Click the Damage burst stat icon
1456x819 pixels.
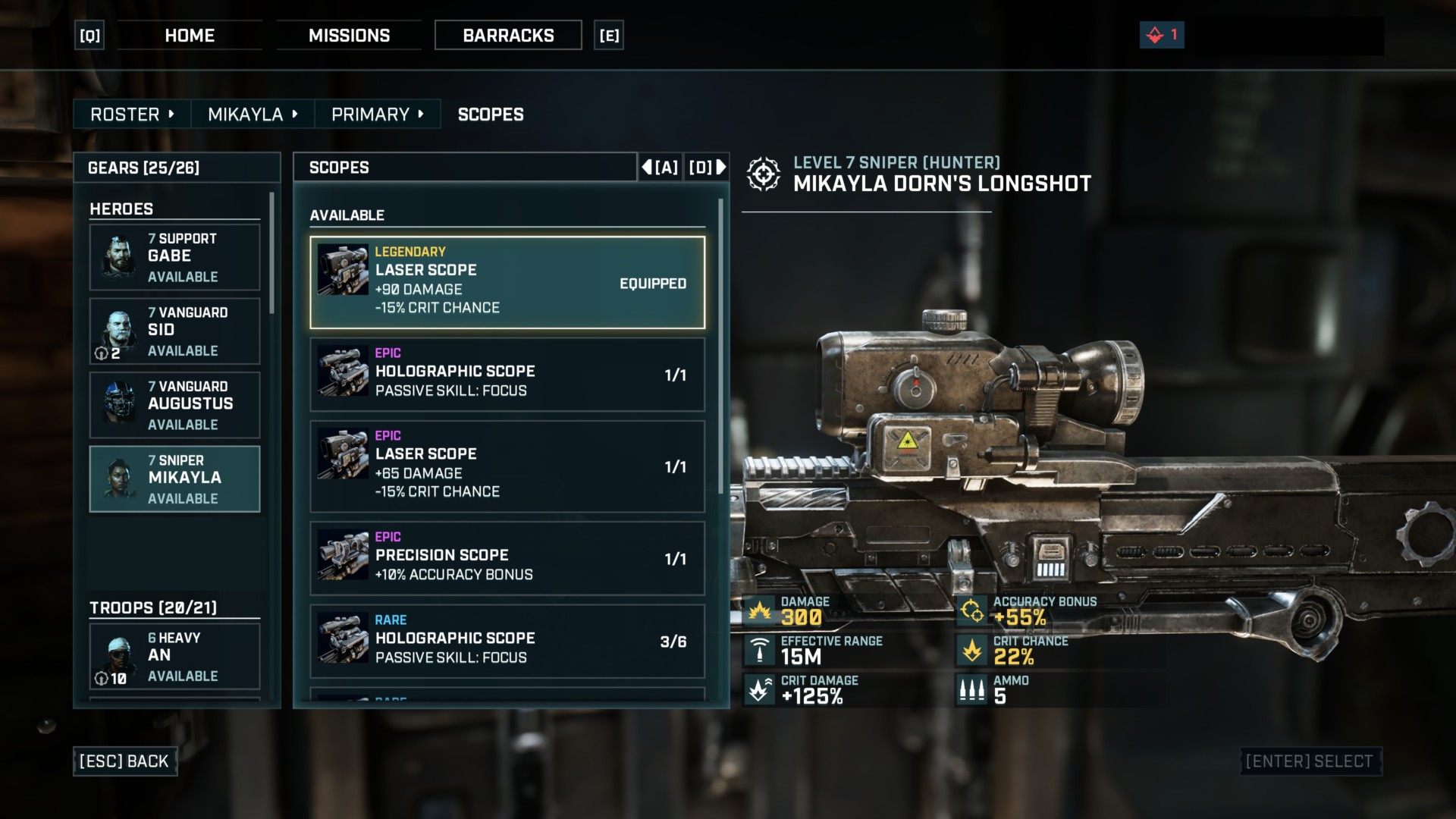[757, 609]
